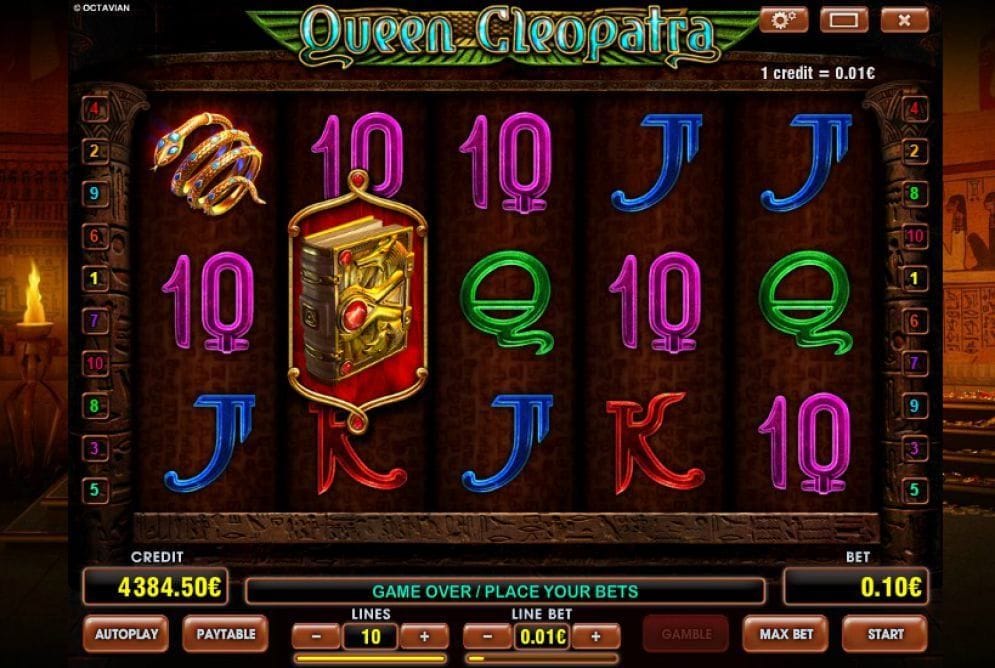Image resolution: width=995 pixels, height=668 pixels.
Task: Close the game with the X button
Action: coord(904,19)
